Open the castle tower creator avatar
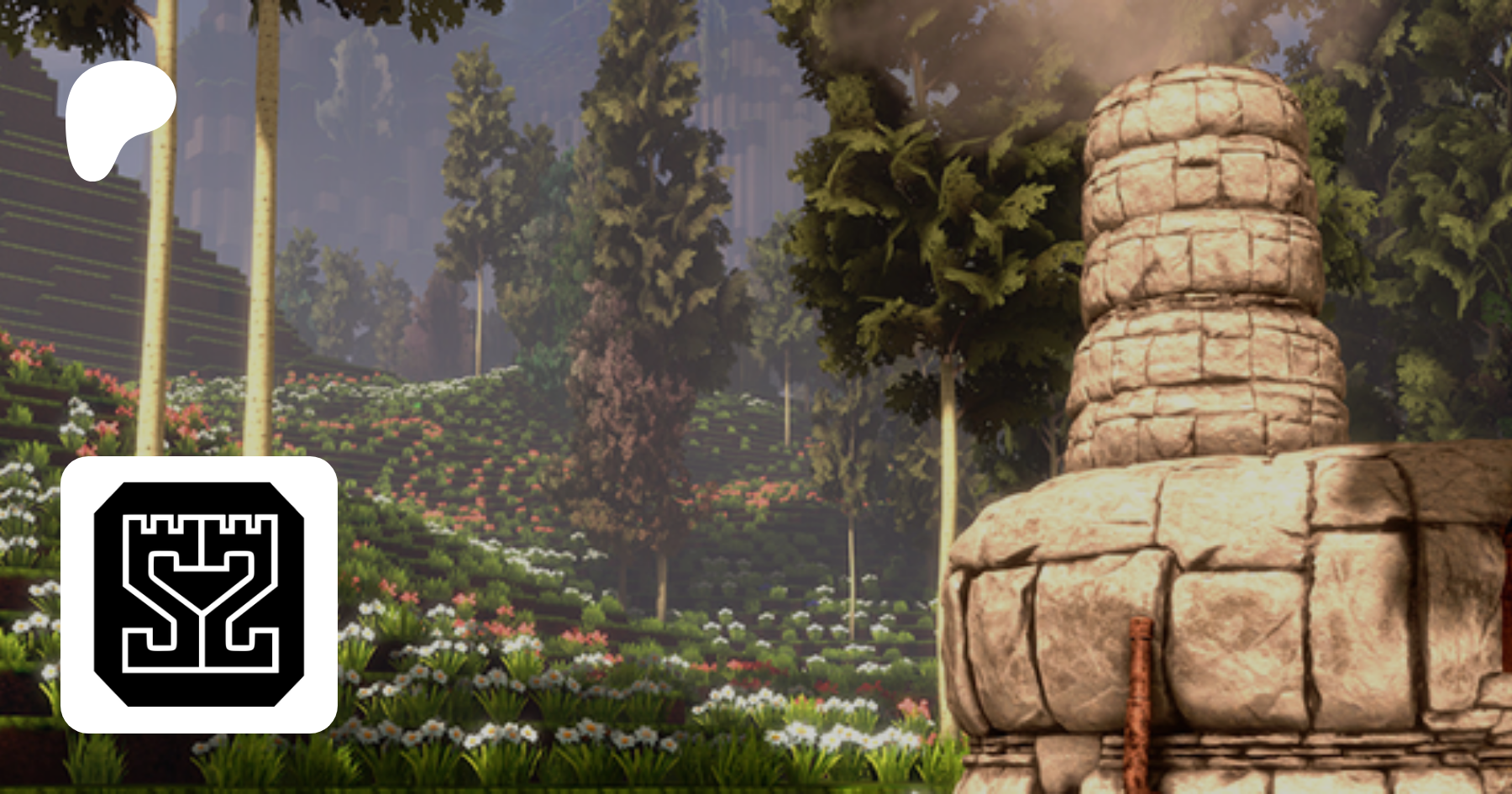This screenshot has width=1512, height=794. pos(199,594)
